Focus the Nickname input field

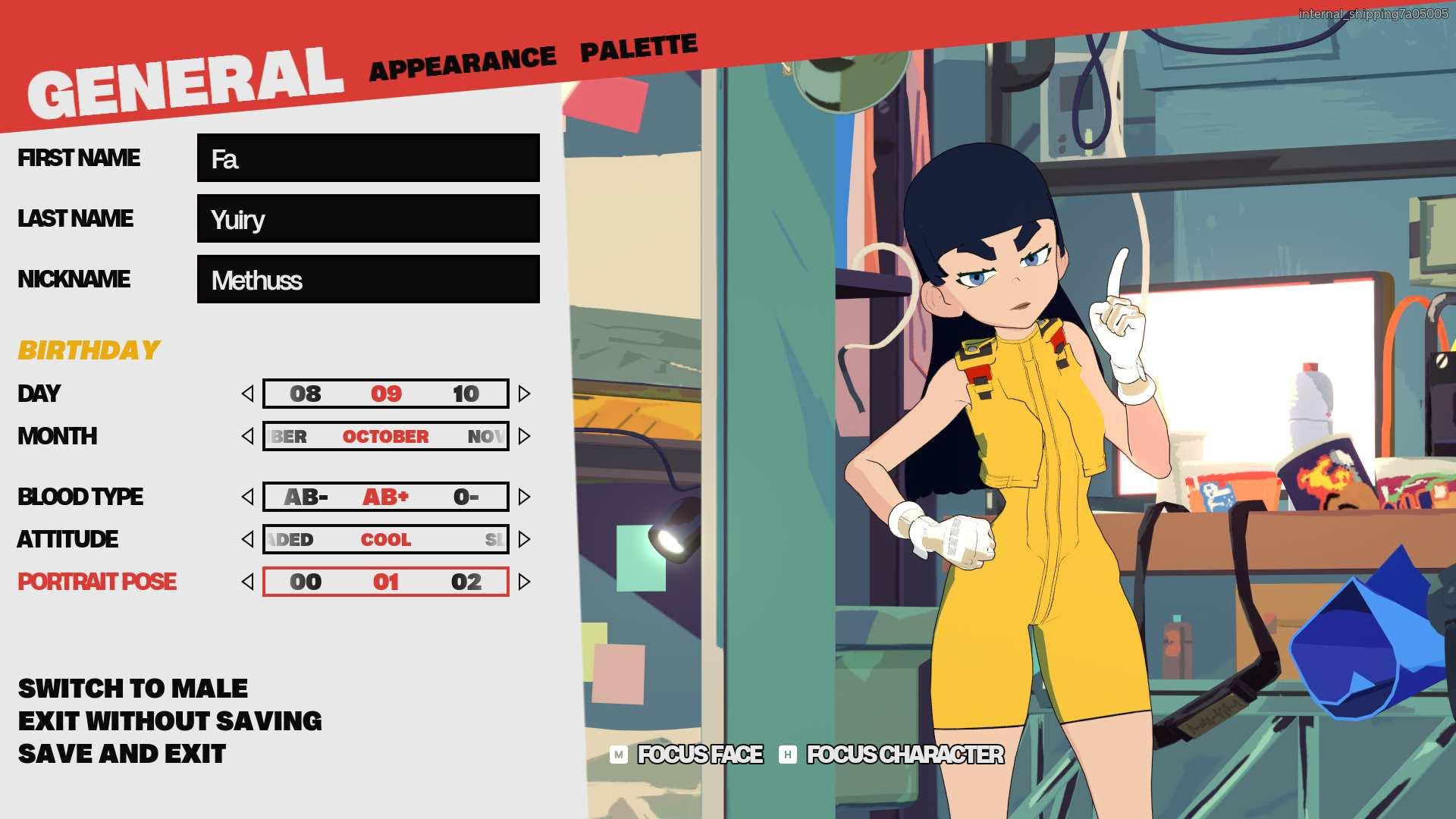point(368,279)
